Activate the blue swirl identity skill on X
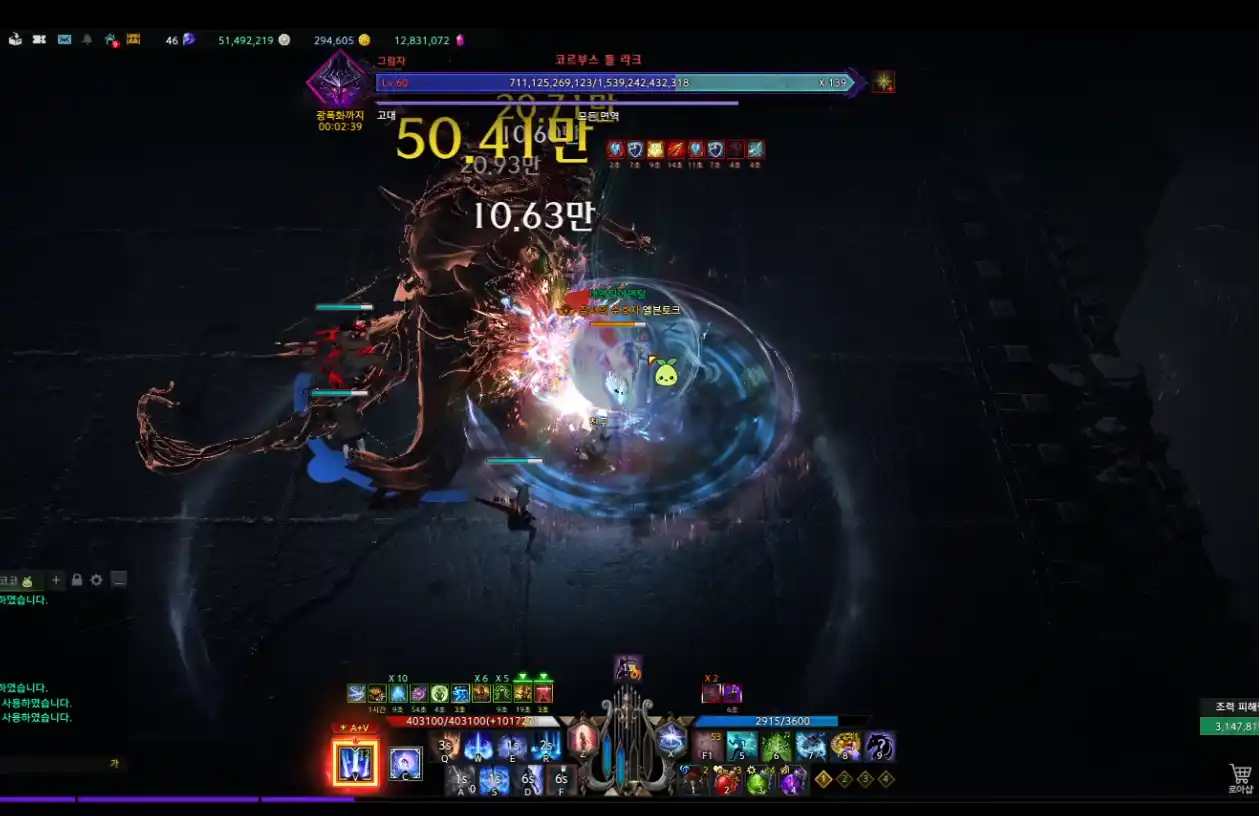Viewport: 1259px width, 816px height. click(671, 741)
